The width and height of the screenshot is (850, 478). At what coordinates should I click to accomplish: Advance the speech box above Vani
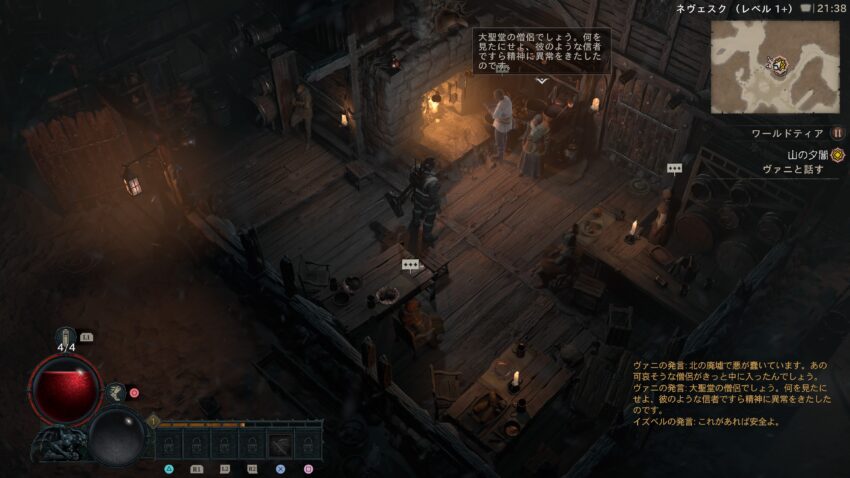[x=541, y=50]
